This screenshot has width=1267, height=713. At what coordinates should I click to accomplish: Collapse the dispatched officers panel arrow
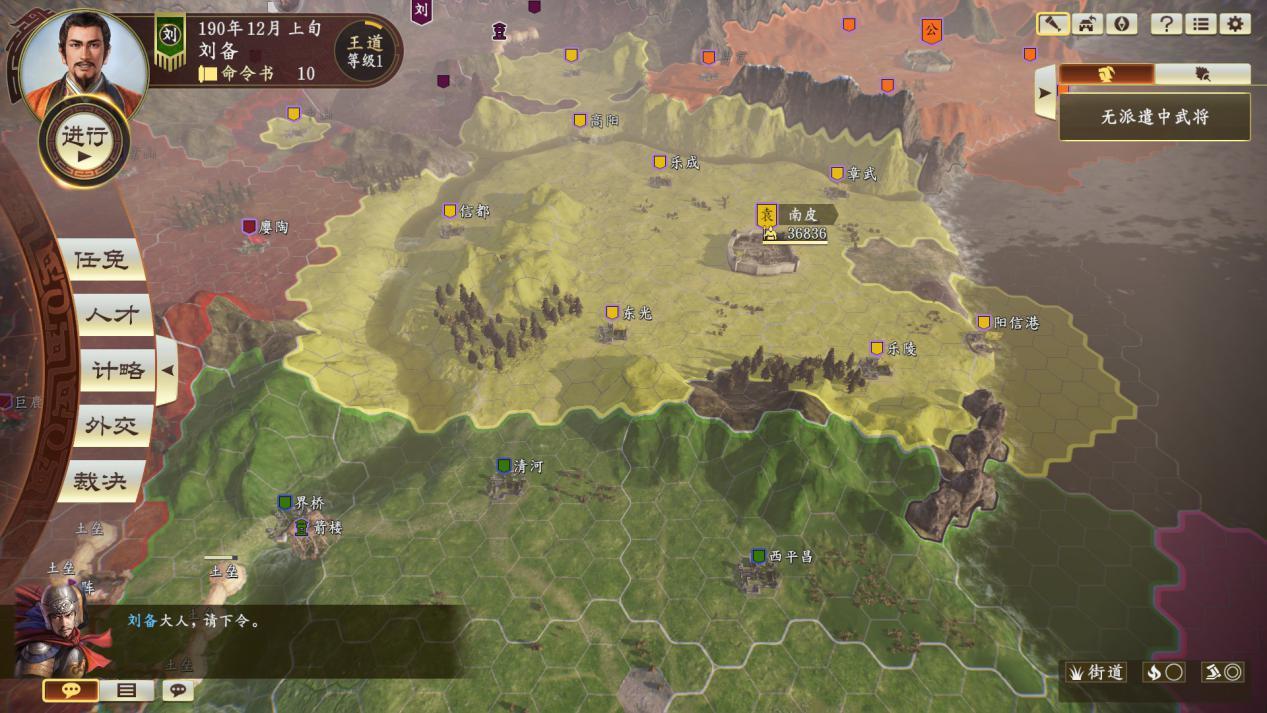tap(1044, 93)
